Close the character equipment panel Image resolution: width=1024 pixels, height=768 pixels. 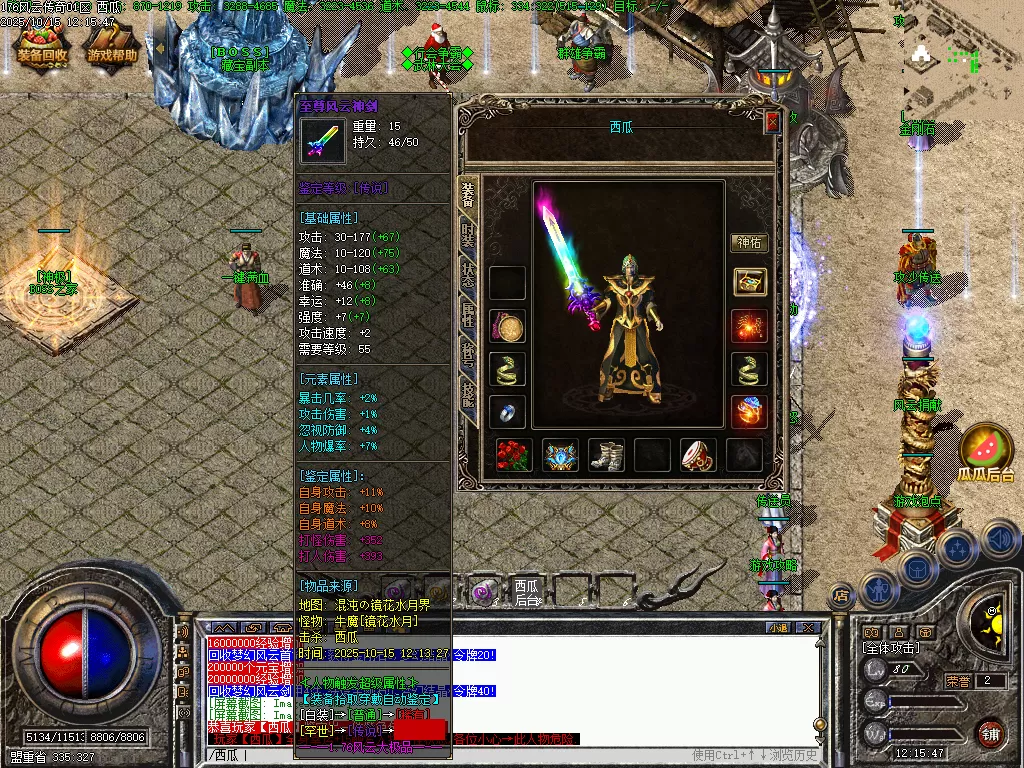click(x=771, y=122)
